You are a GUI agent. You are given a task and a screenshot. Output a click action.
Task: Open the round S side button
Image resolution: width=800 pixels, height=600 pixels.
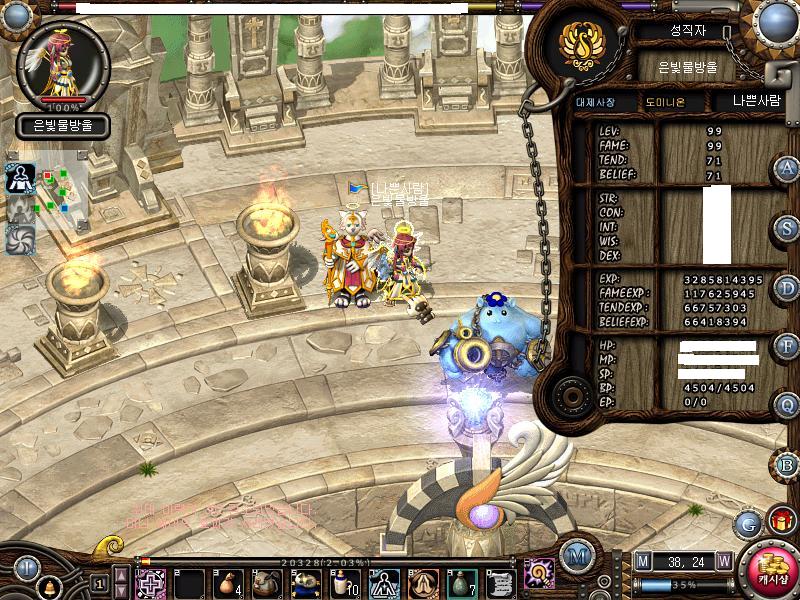[x=788, y=228]
